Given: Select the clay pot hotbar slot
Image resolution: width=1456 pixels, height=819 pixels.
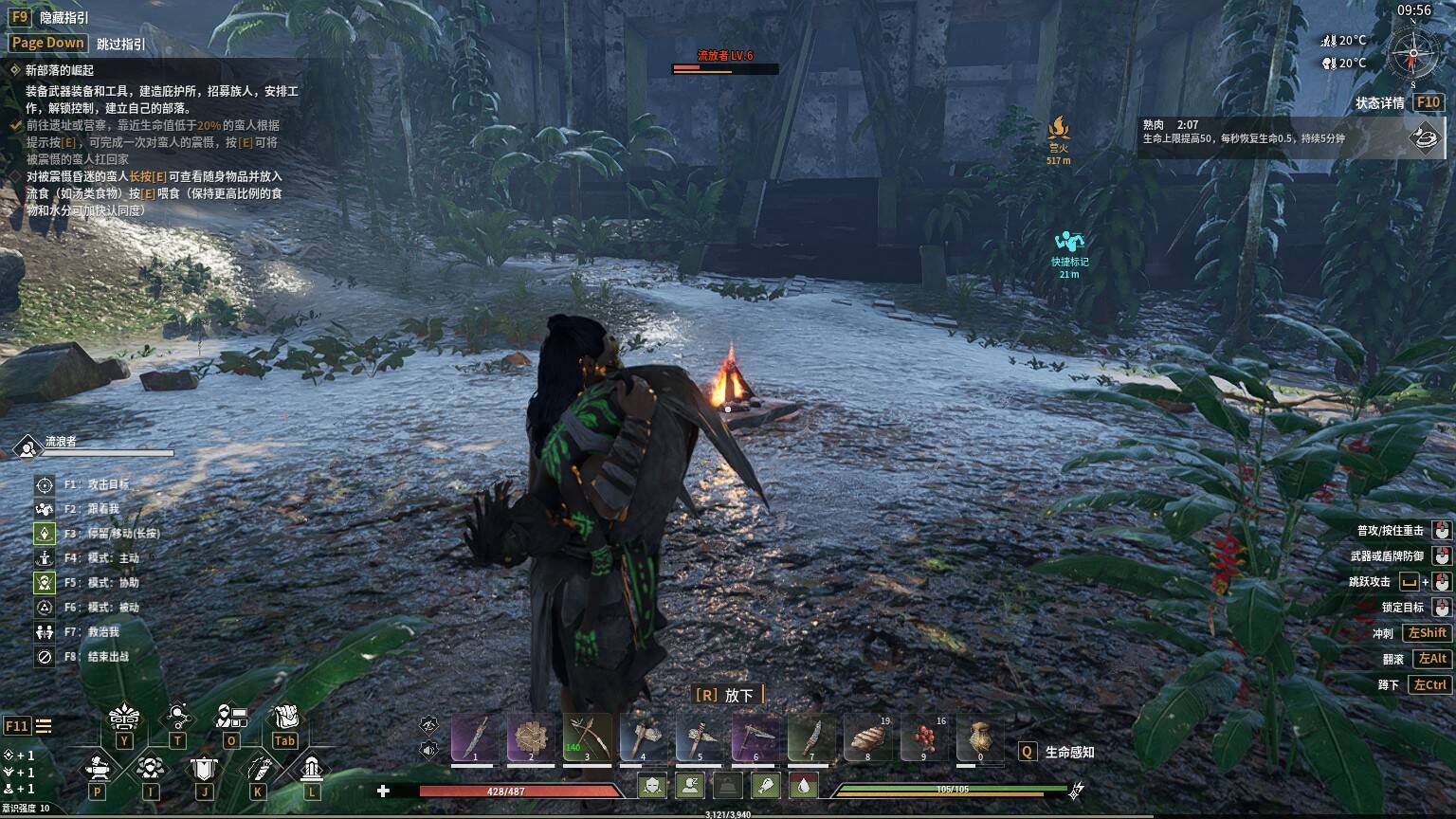Looking at the screenshot, I should 980,737.
